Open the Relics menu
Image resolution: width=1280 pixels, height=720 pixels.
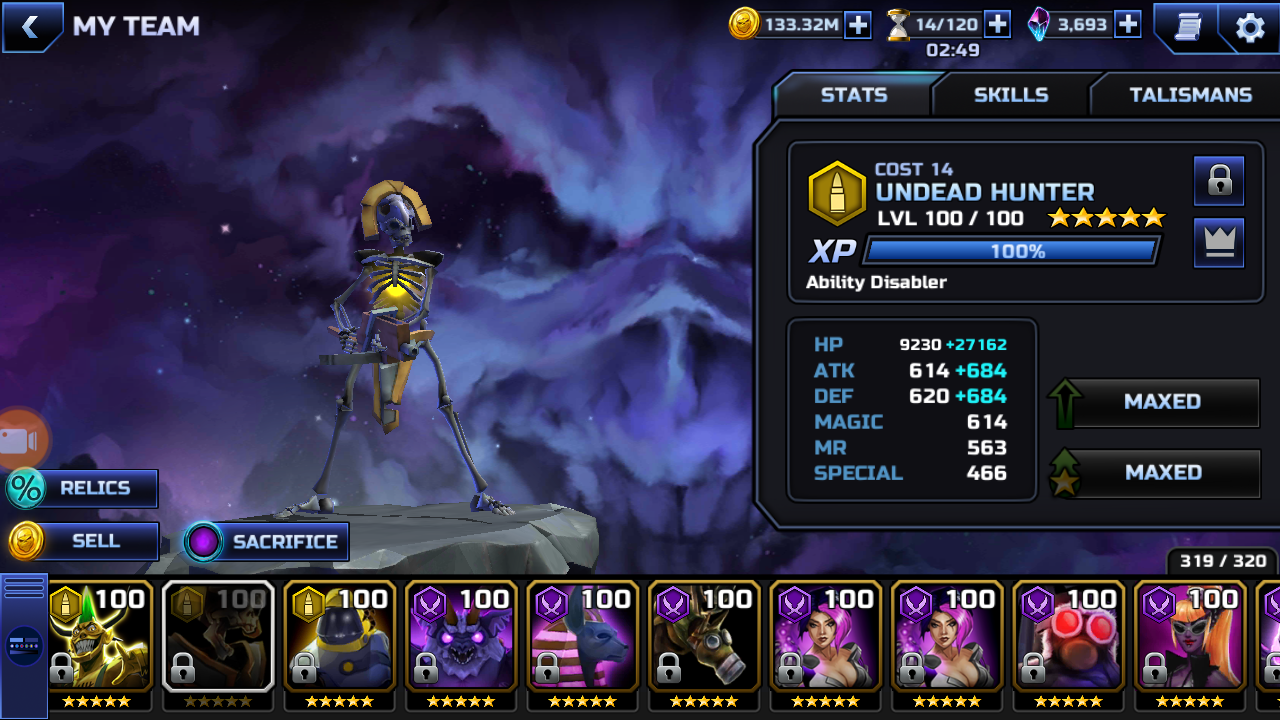pyautogui.click(x=83, y=488)
